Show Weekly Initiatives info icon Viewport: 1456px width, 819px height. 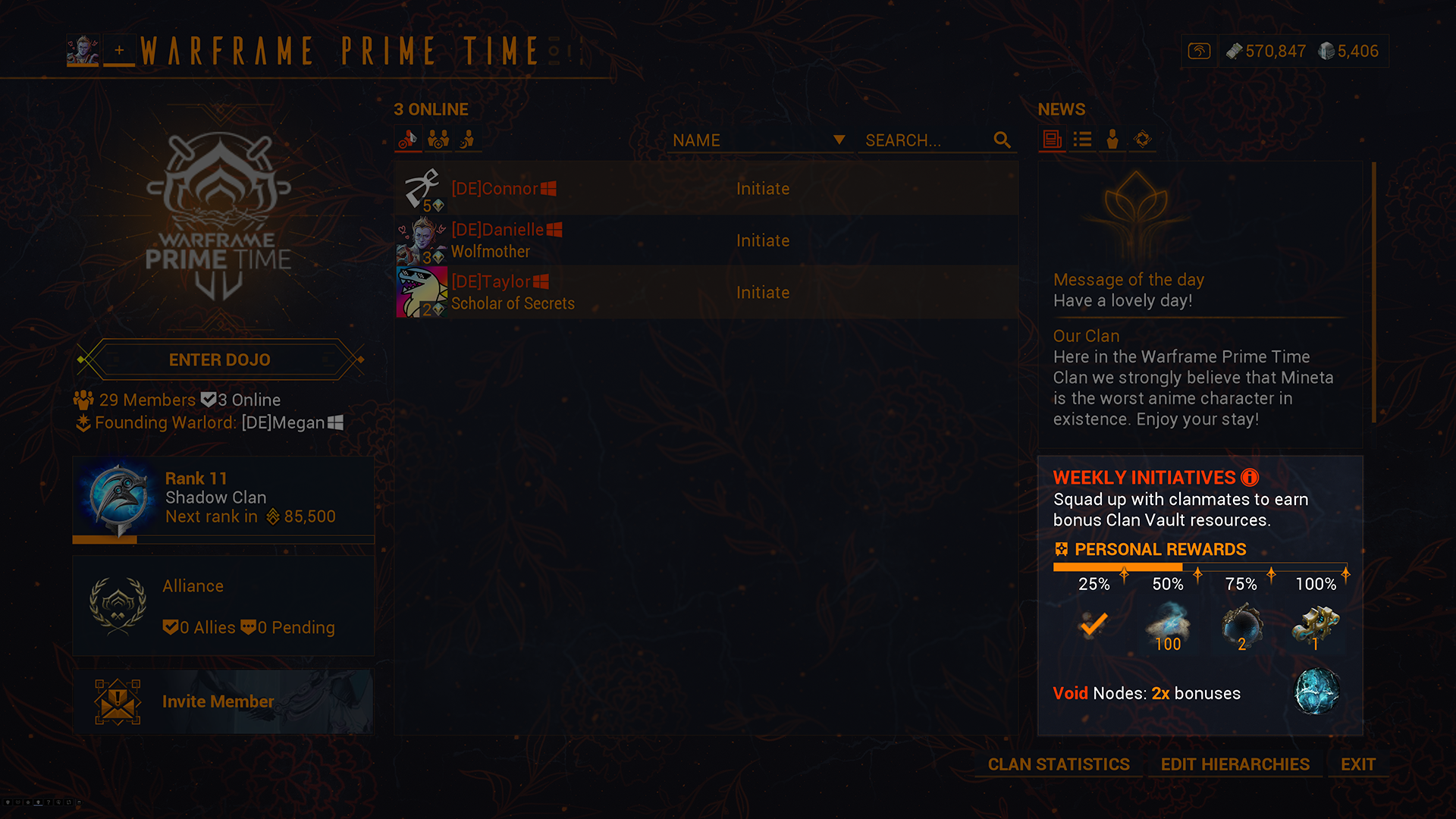pos(1250,477)
